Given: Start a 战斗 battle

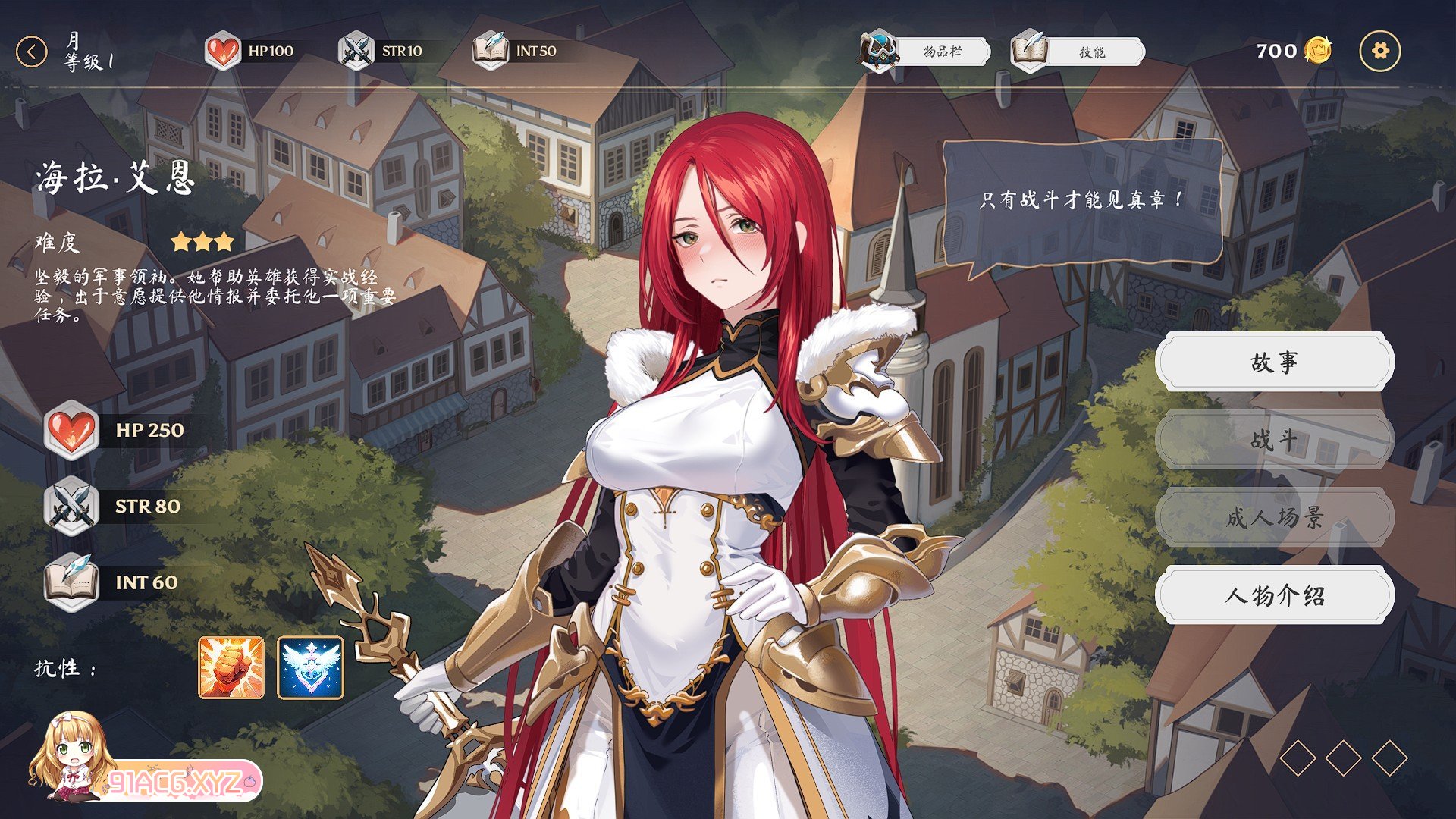Looking at the screenshot, I should (1274, 440).
